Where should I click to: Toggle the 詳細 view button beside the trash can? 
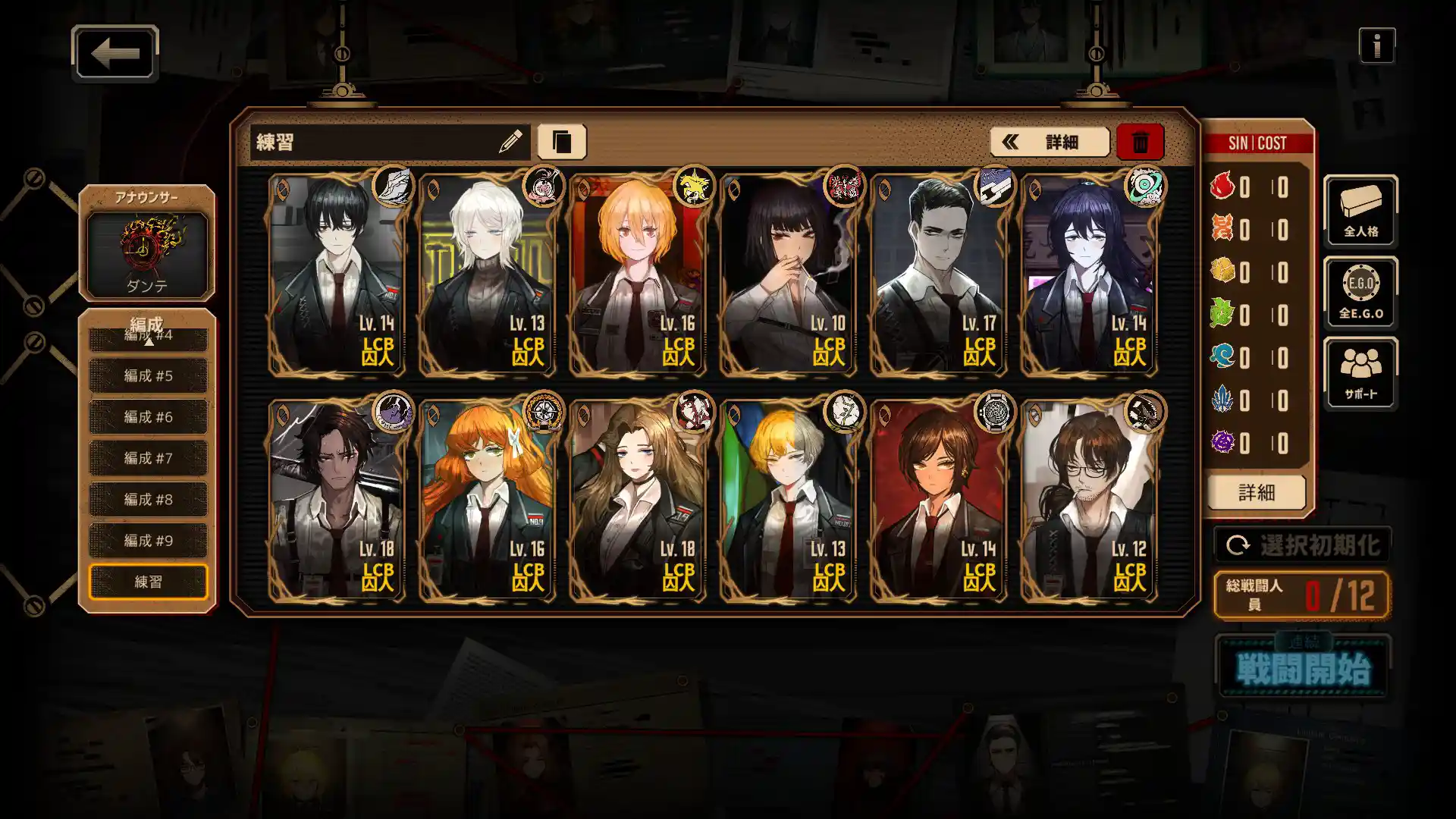(1049, 142)
